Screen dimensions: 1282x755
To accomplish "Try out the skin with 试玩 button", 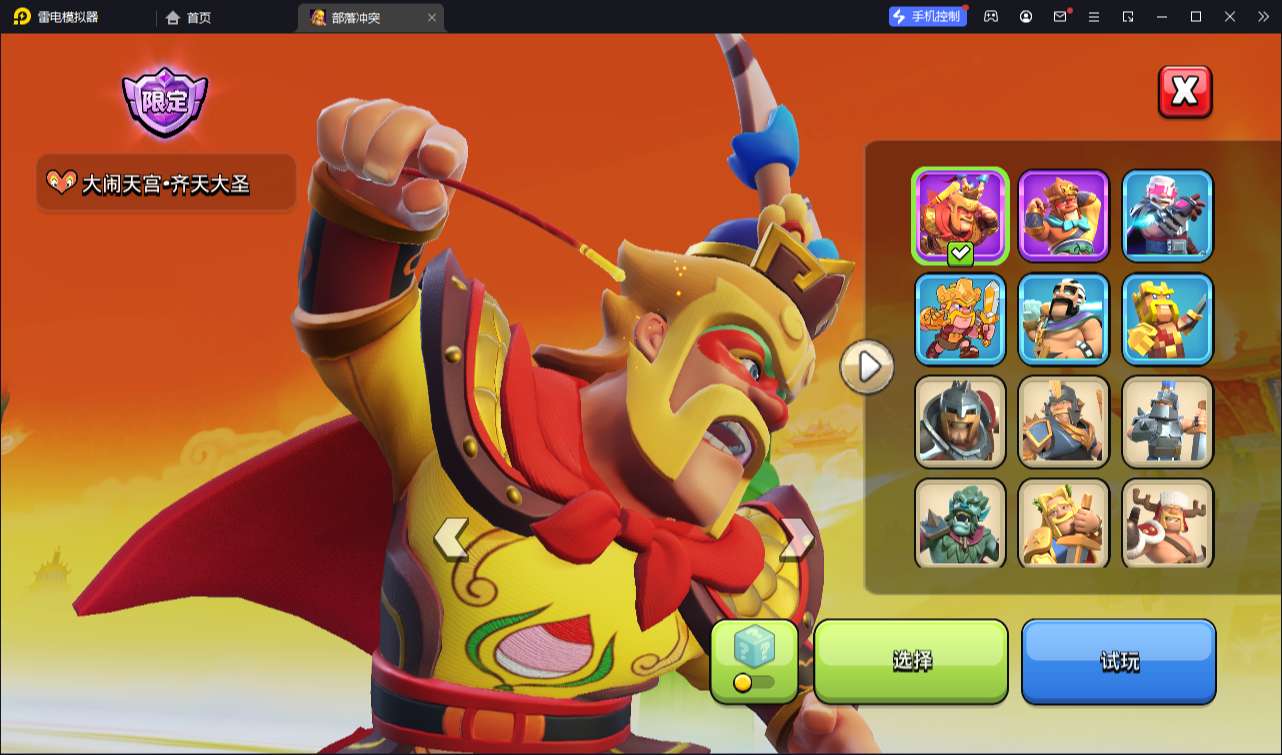I will [1118, 661].
